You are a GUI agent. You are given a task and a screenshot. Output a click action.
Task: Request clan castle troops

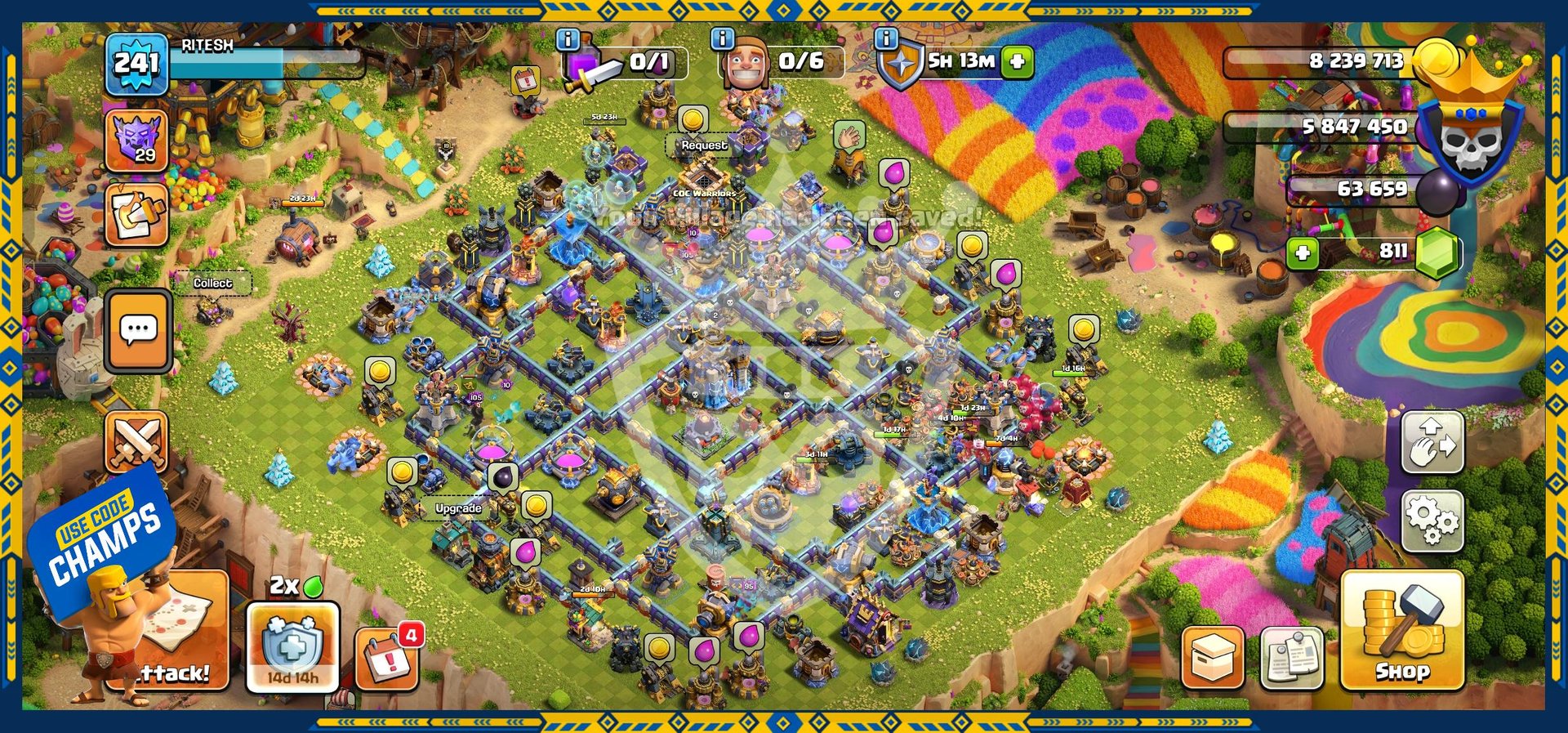[x=704, y=145]
